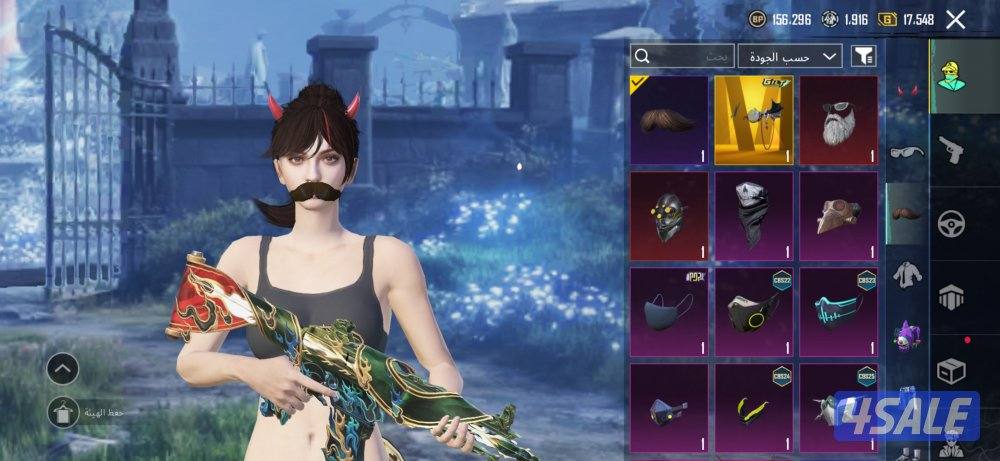Viewport: 1000px width, 461px height.
Task: Open the sort-by-quality dropdown
Action: click(790, 56)
